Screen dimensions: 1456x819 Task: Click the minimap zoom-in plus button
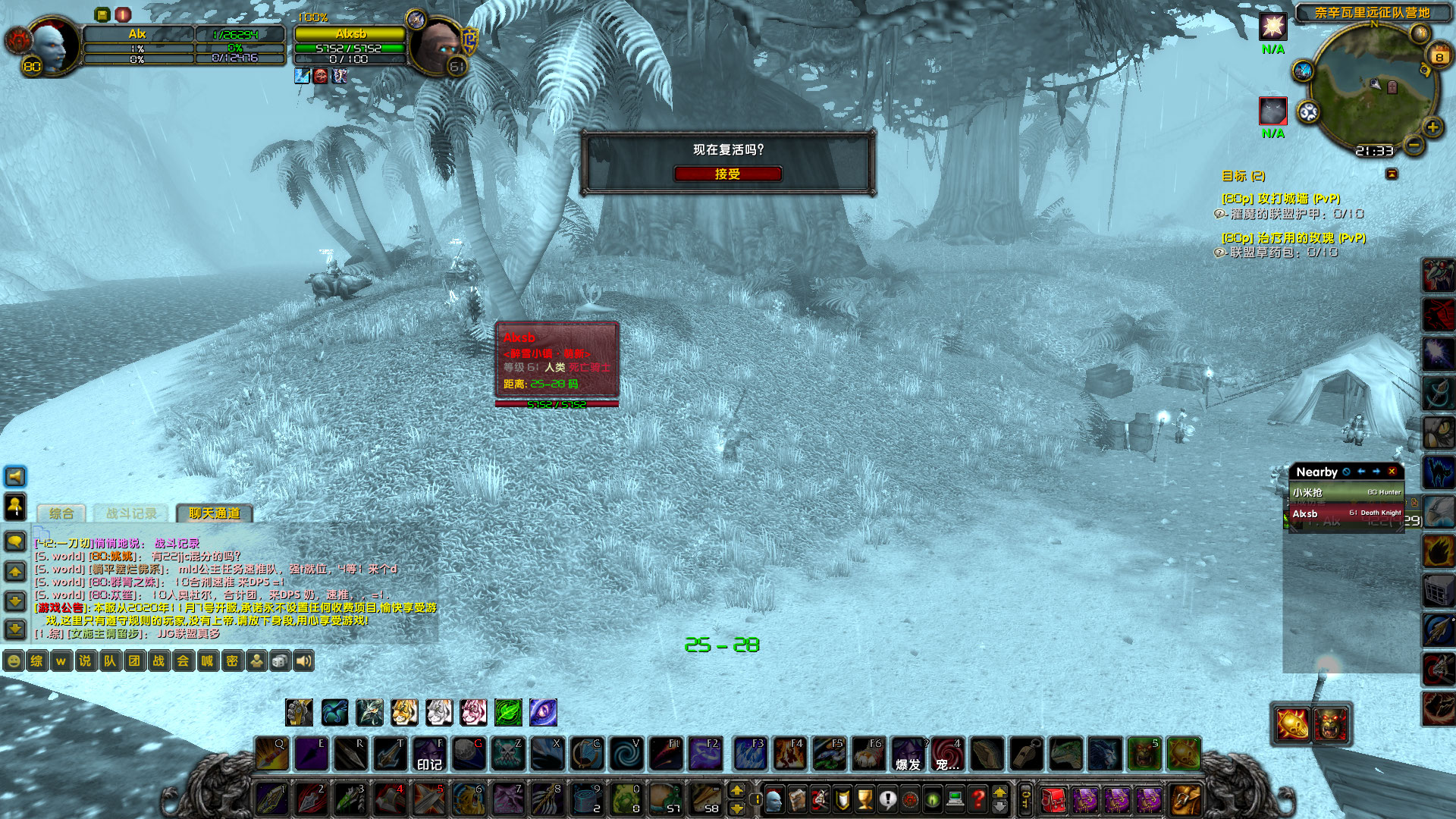coord(1432,127)
